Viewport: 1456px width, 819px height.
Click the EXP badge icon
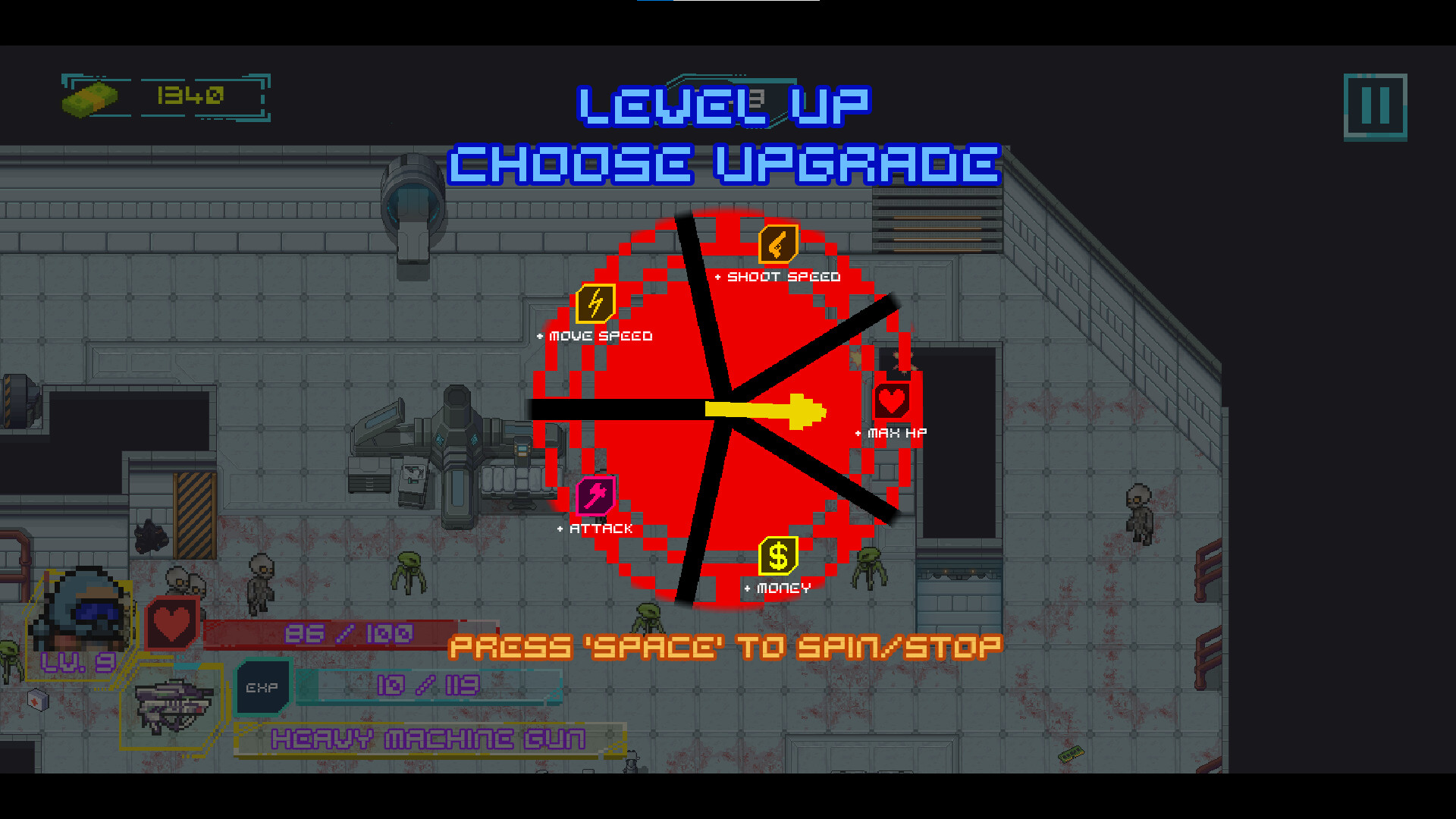pyautogui.click(x=260, y=686)
